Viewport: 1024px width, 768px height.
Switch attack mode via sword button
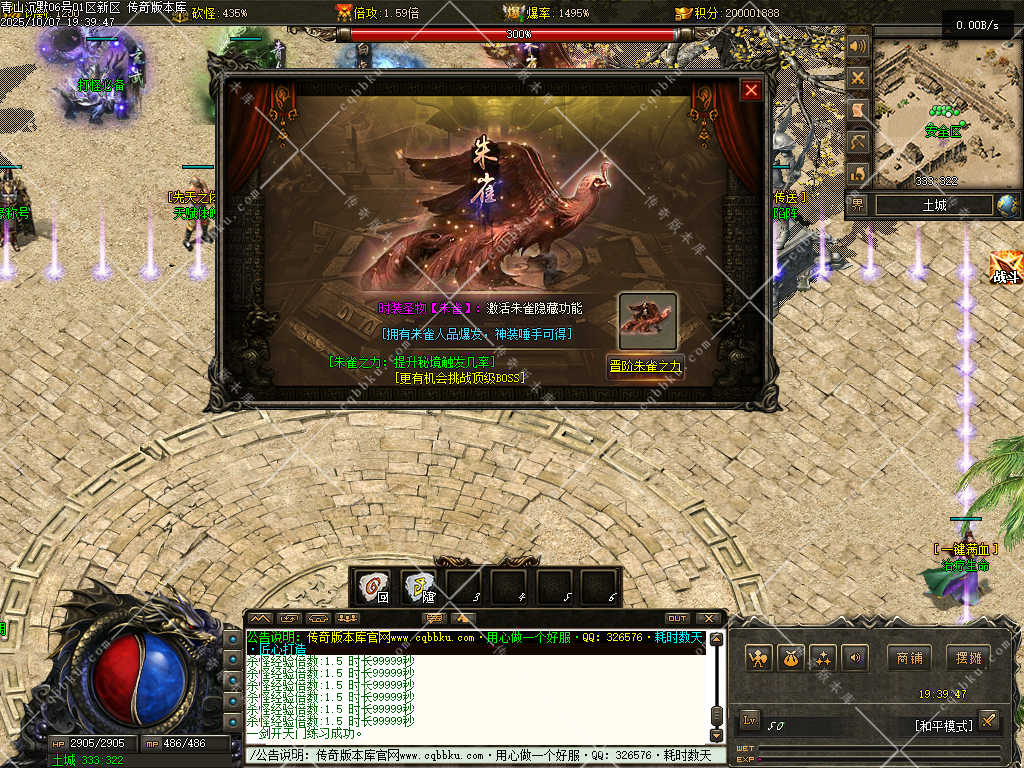pos(988,720)
